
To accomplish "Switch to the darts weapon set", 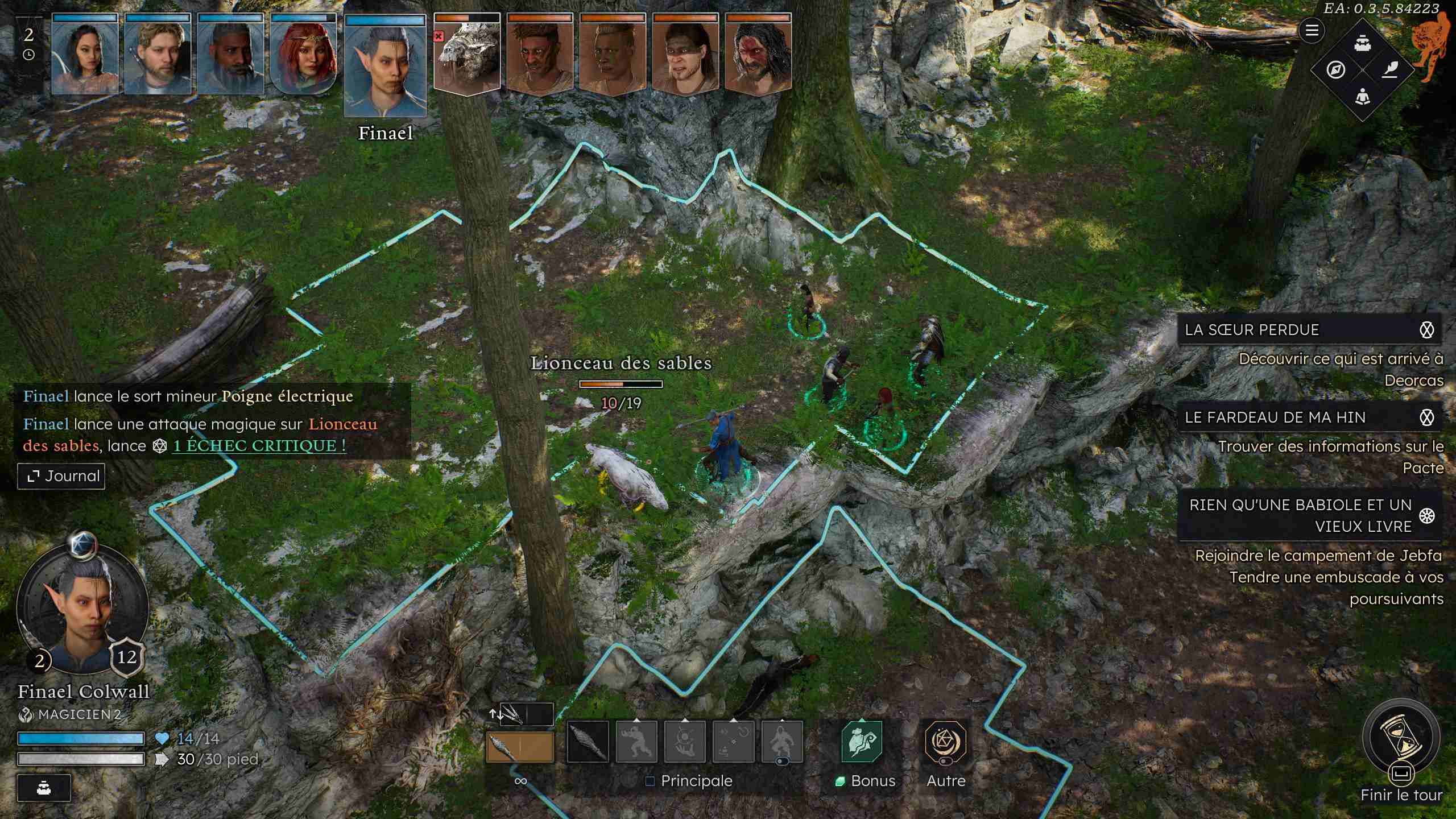I will pos(520,714).
